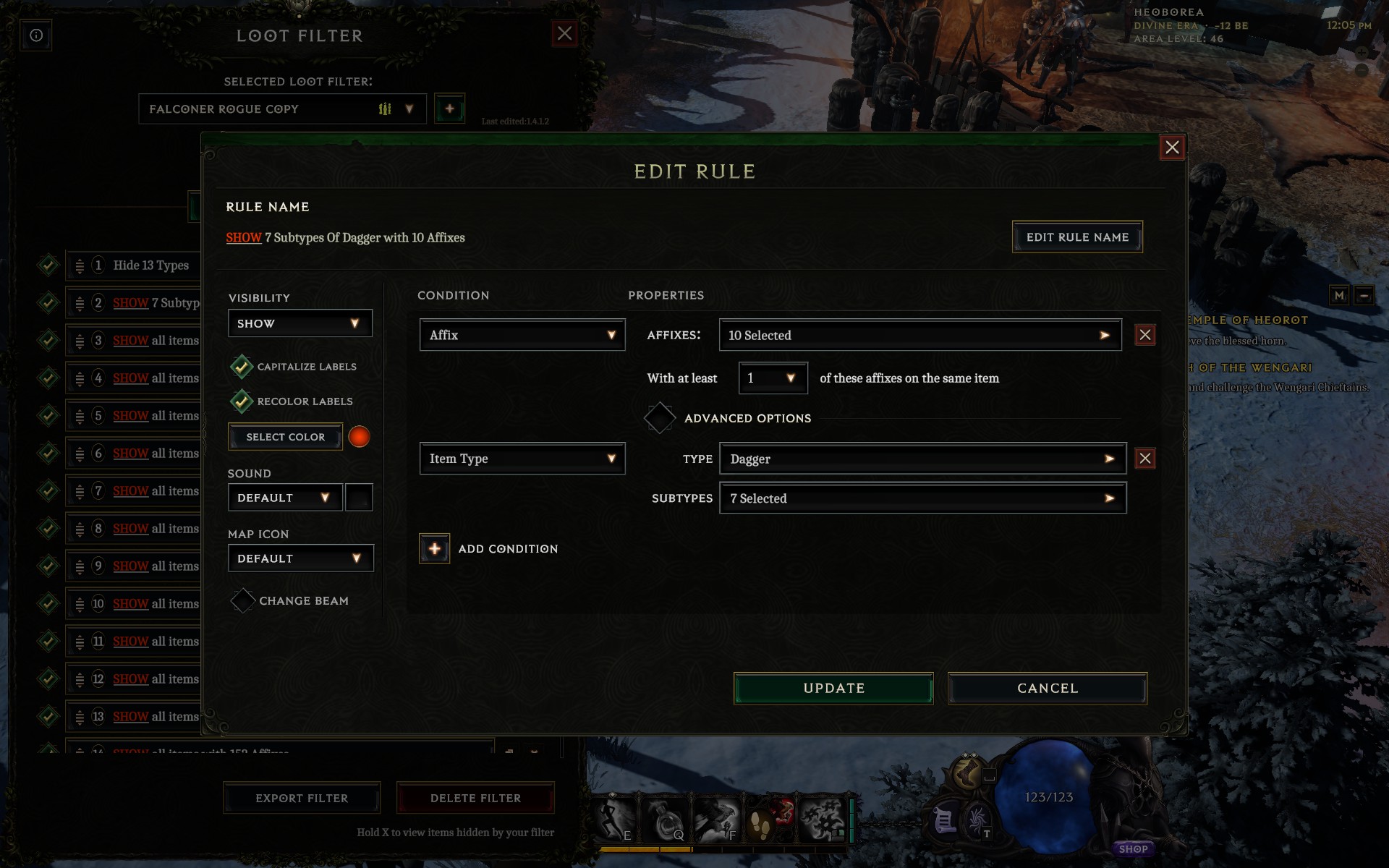The height and width of the screenshot is (868, 1389).
Task: Open the Select Color button
Action: click(x=285, y=437)
